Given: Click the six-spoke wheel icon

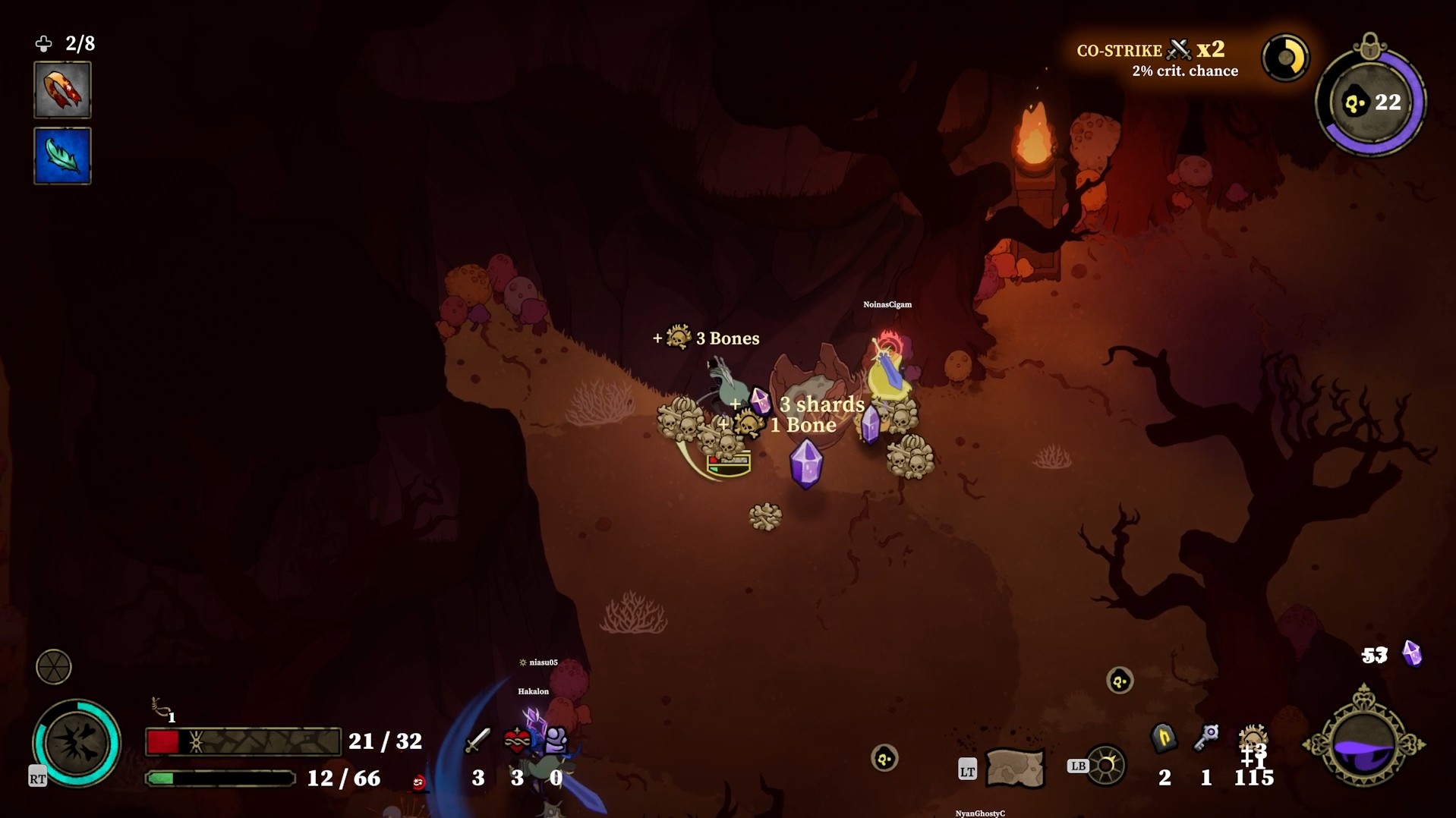Looking at the screenshot, I should pos(54,667).
